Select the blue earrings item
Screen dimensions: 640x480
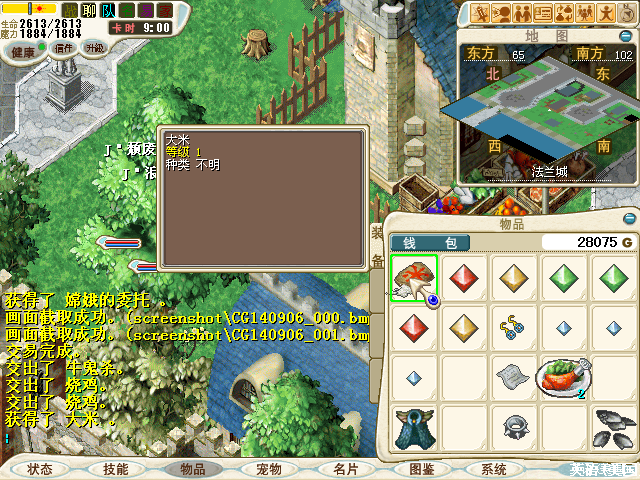(513, 326)
